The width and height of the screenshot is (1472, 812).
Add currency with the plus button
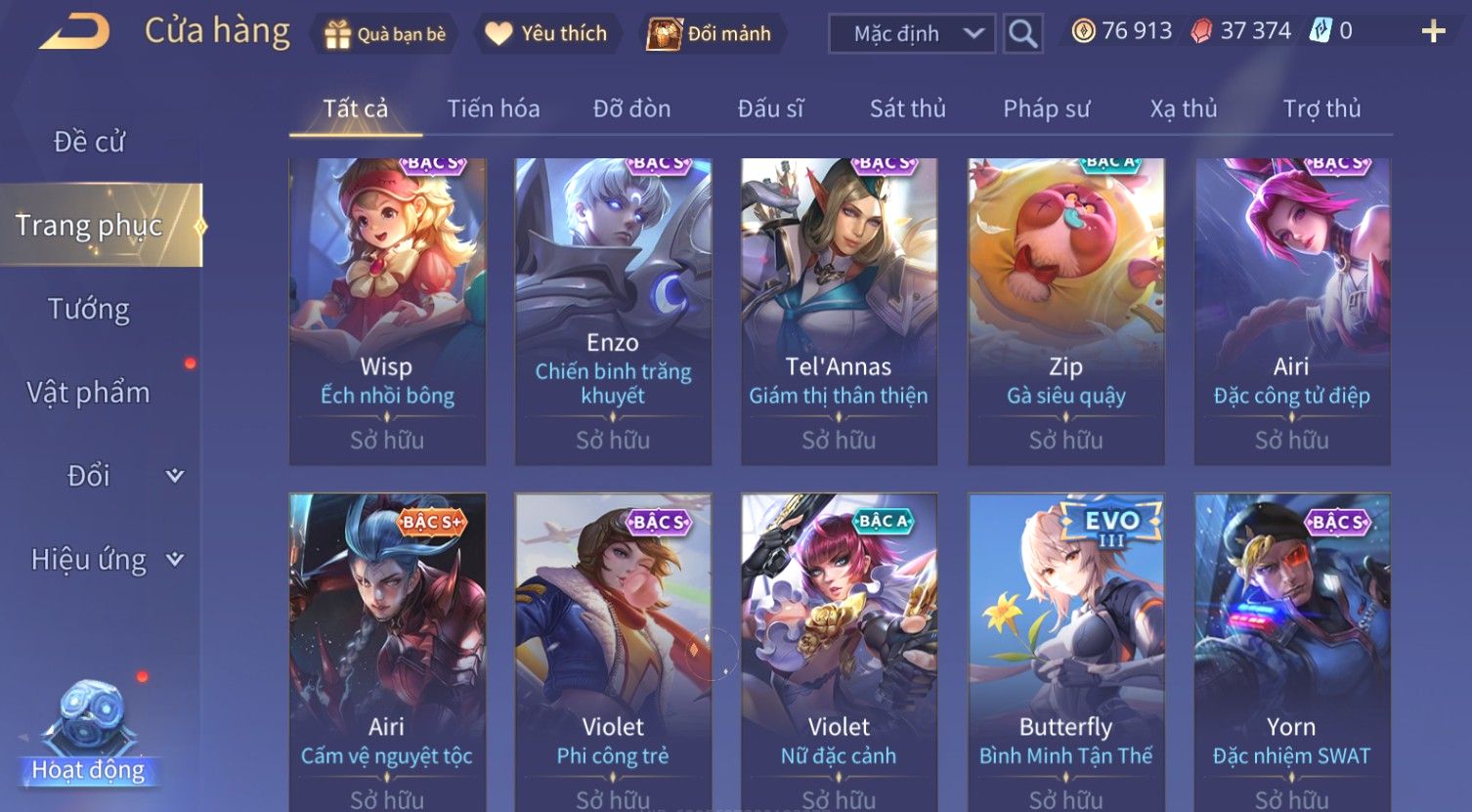click(x=1433, y=32)
